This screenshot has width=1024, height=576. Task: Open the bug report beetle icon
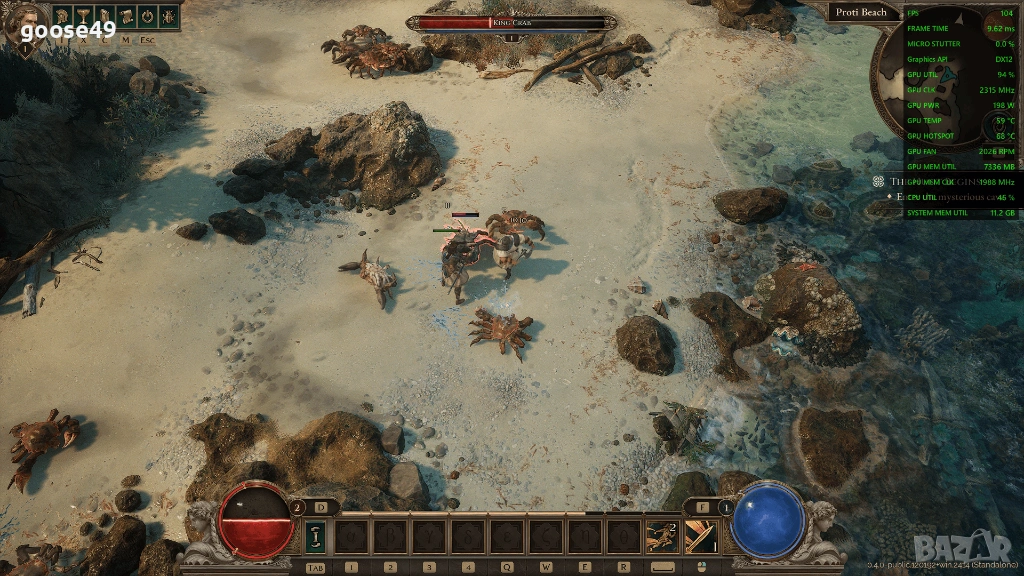click(x=167, y=16)
